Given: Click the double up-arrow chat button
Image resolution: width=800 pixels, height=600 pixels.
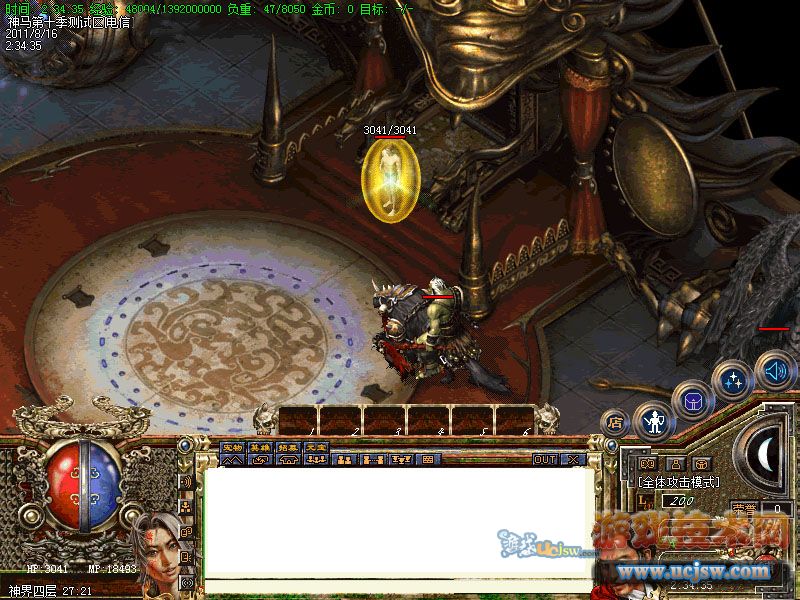Looking at the screenshot, I should 232,460.
